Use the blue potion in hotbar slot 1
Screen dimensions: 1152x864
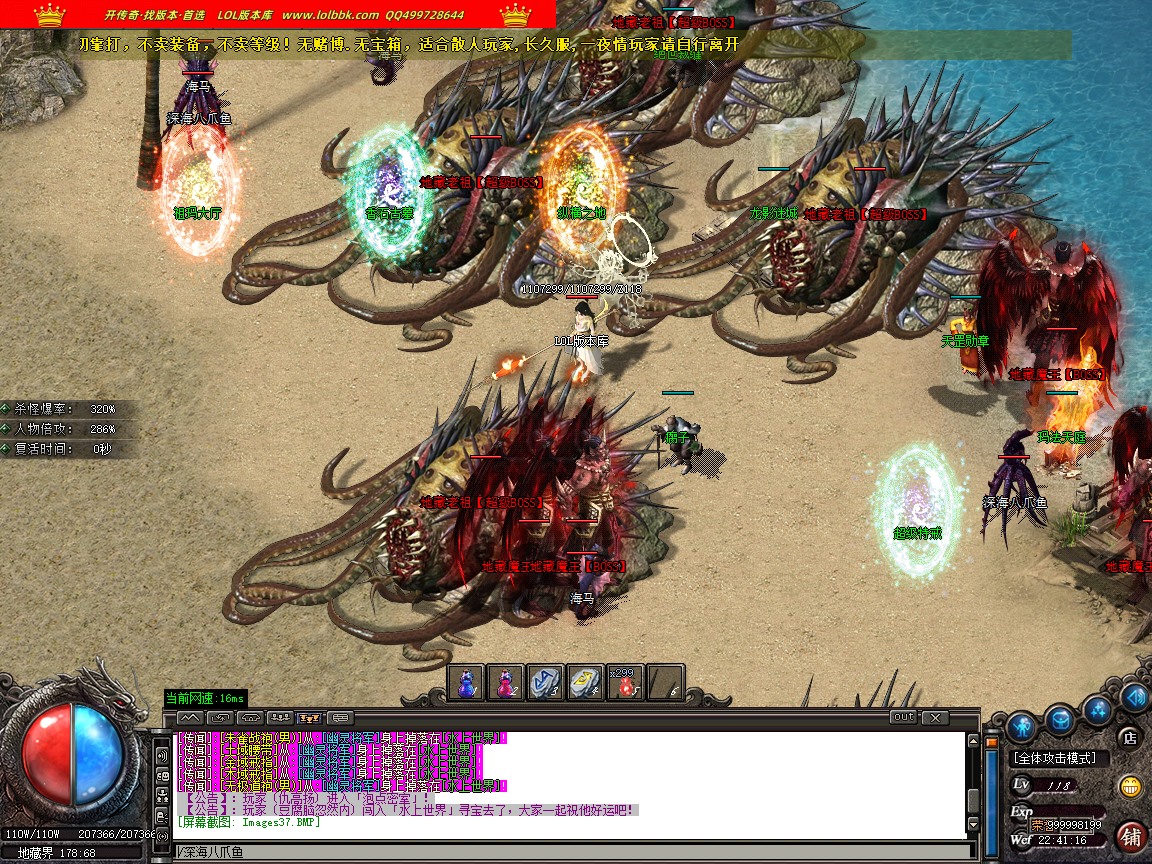[467, 683]
